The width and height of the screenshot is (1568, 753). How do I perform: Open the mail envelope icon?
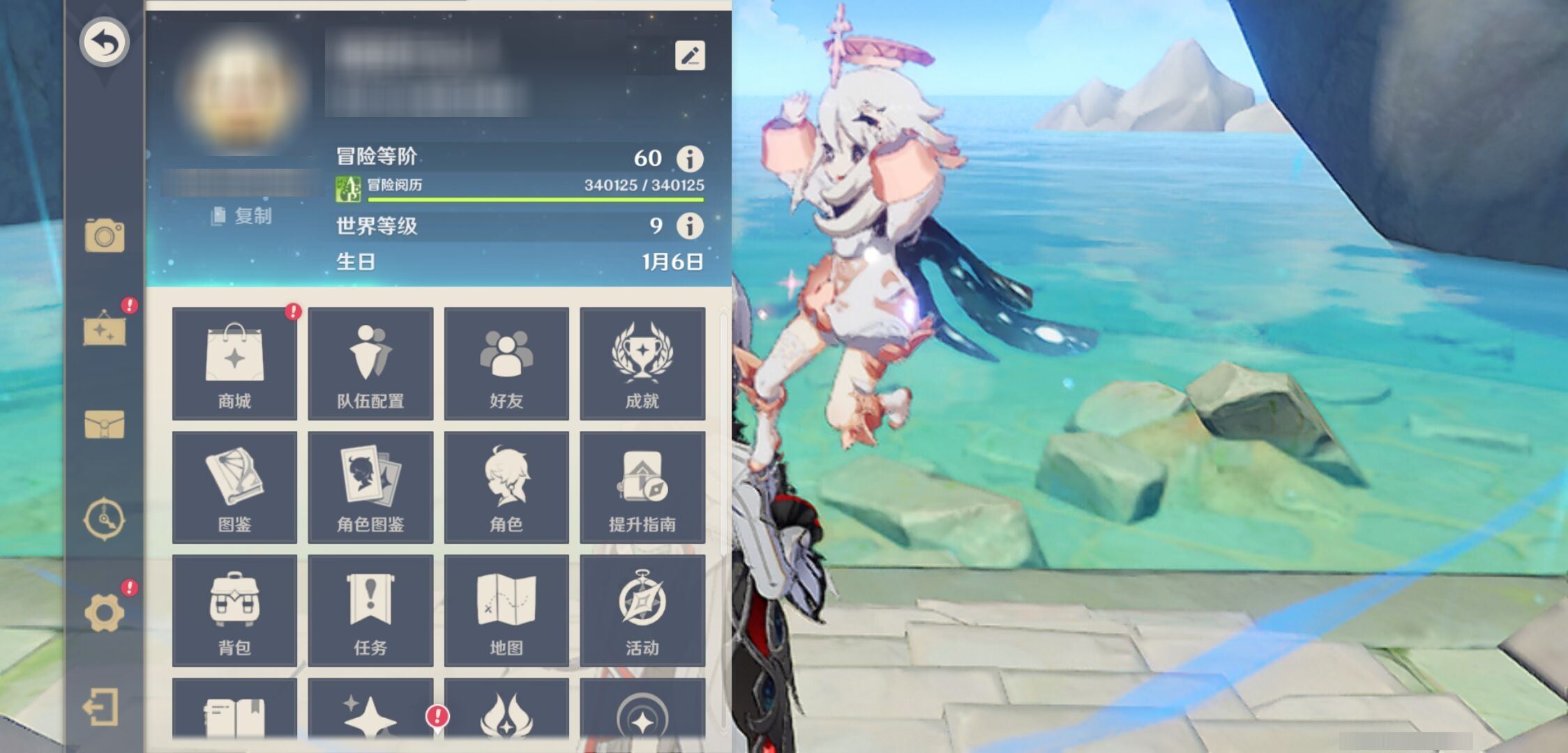tap(105, 424)
